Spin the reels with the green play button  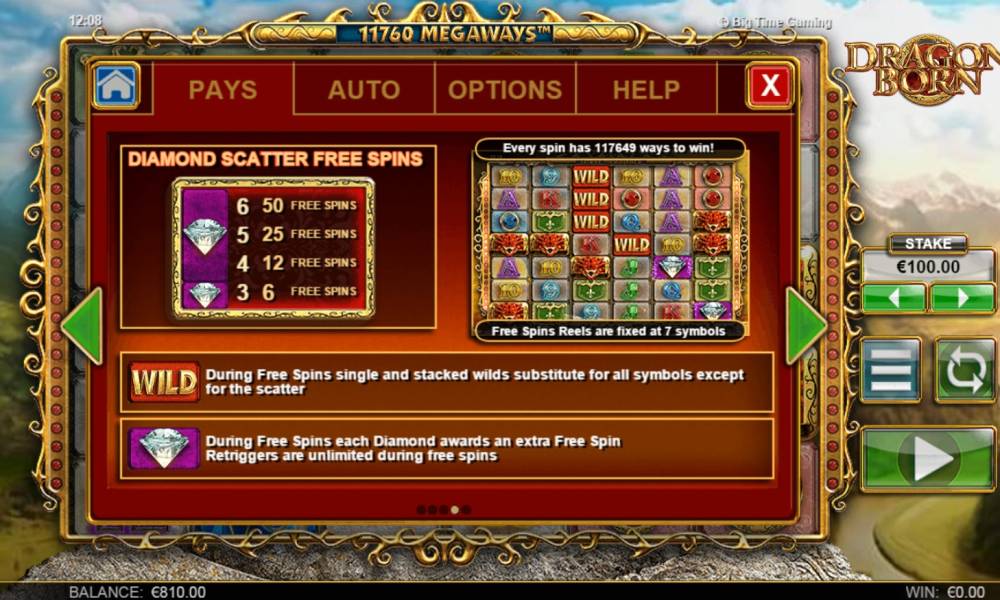(928, 460)
